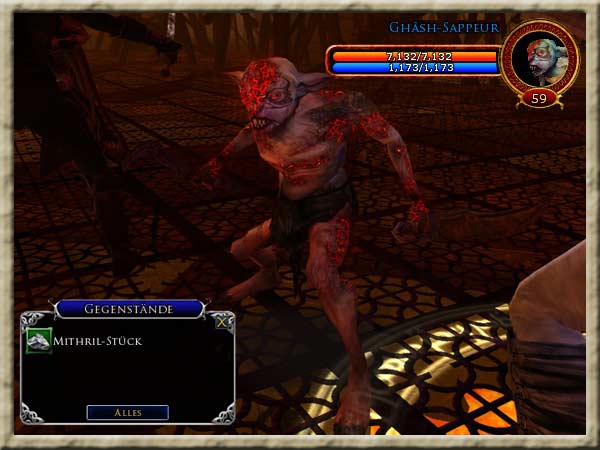Pick up the Mithril-Stück item icon

[x=38, y=341]
